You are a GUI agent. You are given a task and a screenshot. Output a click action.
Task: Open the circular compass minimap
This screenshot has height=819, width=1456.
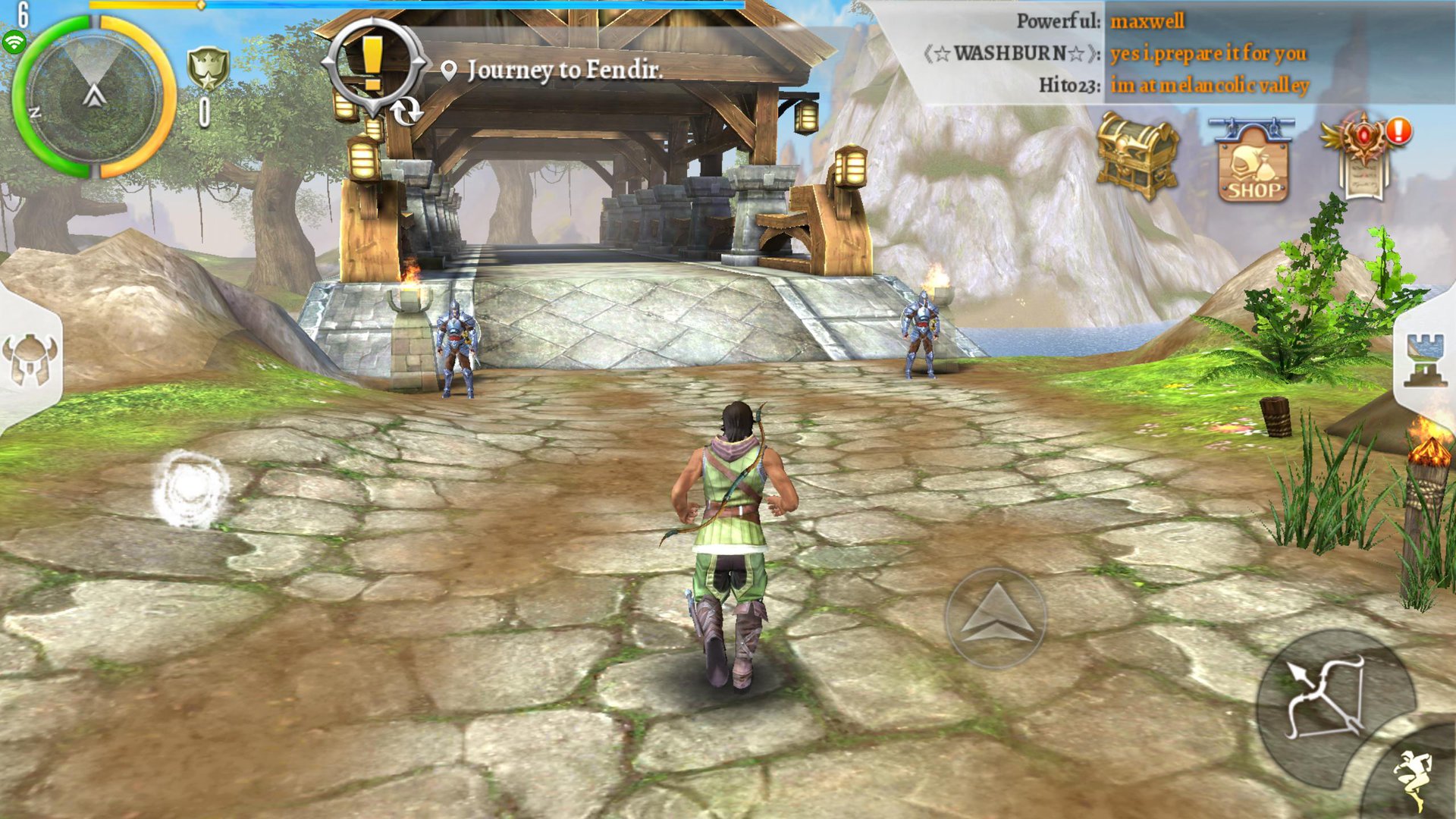coord(94,97)
